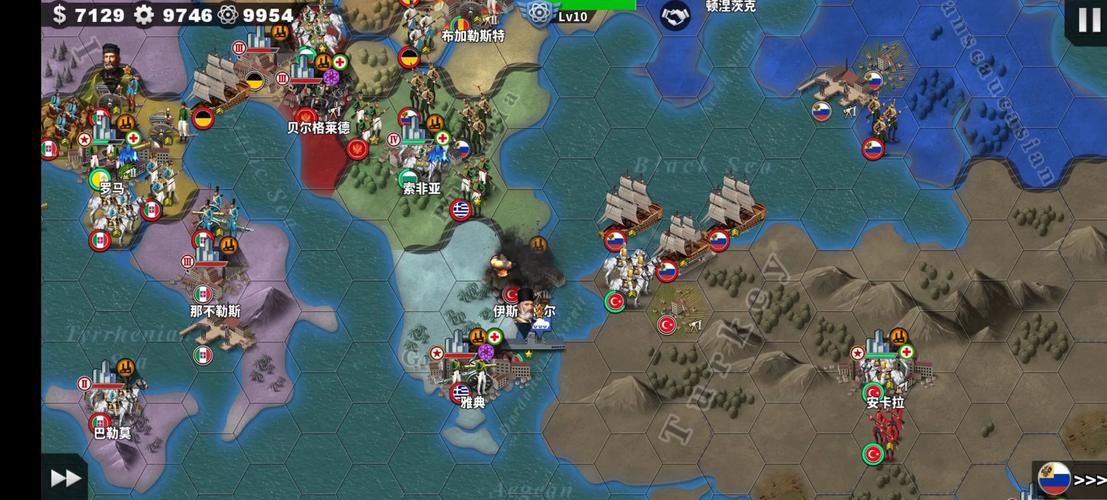Open the Lv10 technology emblem
This screenshot has height=500, width=1107.
click(540, 12)
